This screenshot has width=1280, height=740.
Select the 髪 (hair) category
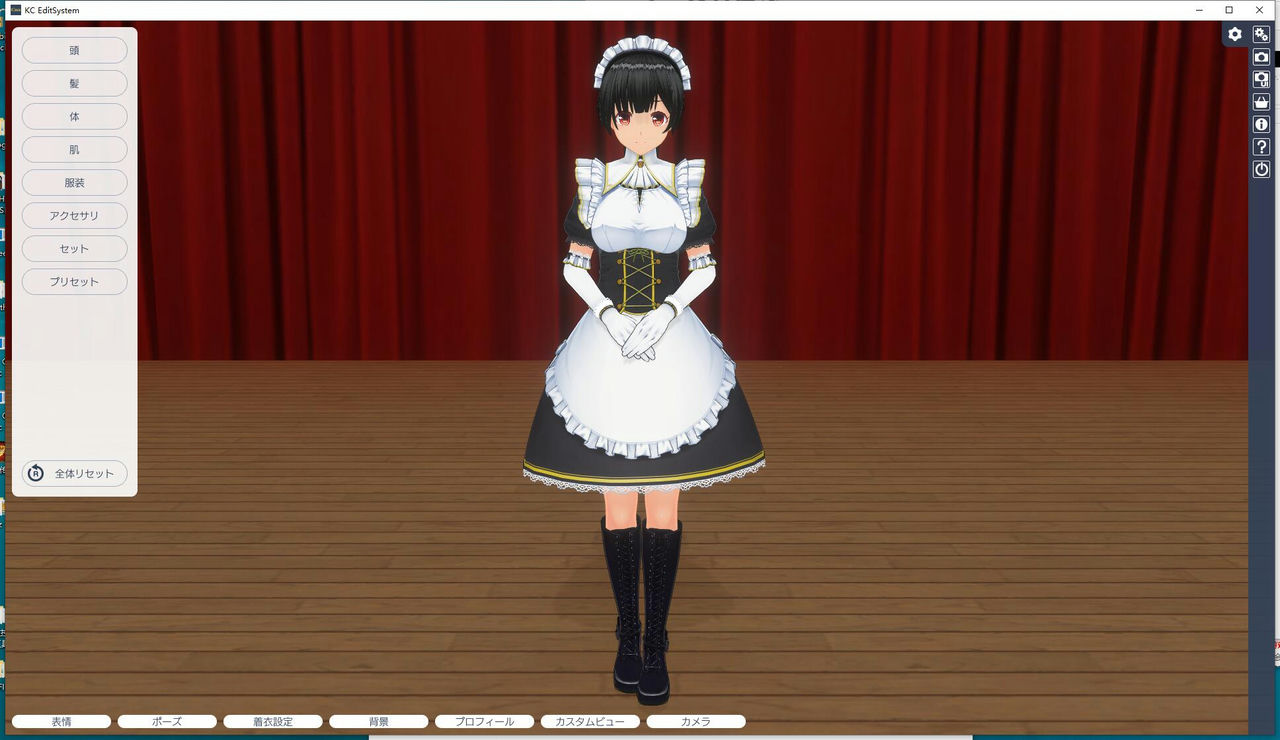pos(74,83)
